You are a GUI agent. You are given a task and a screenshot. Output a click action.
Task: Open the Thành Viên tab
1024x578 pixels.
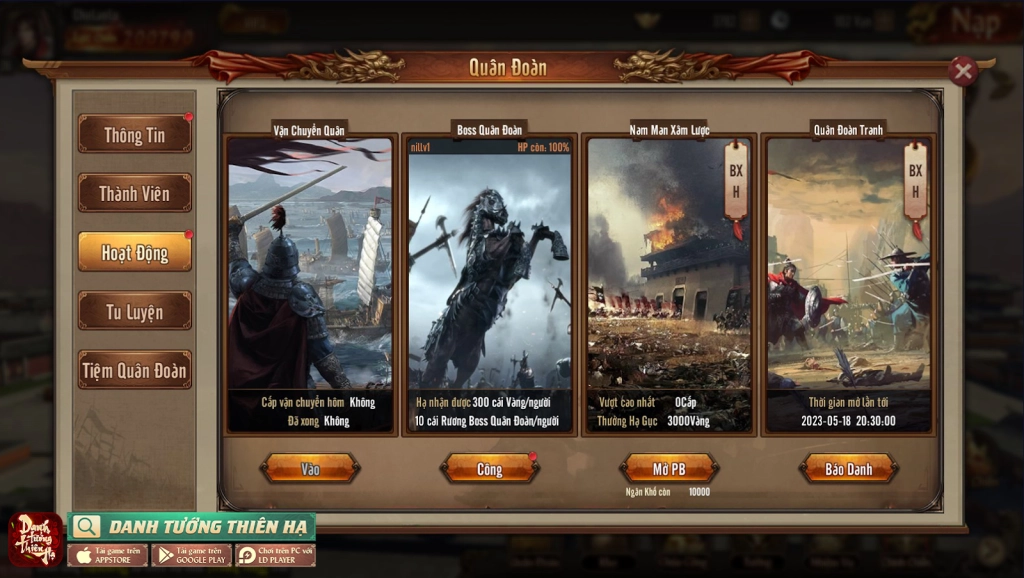coord(135,193)
